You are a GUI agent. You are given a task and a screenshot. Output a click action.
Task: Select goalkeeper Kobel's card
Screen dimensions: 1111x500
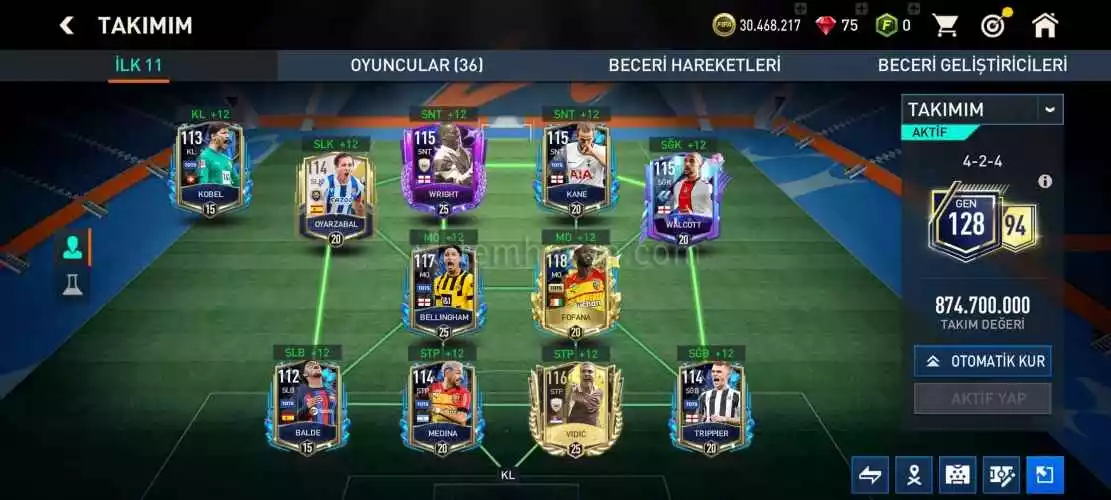(x=210, y=168)
